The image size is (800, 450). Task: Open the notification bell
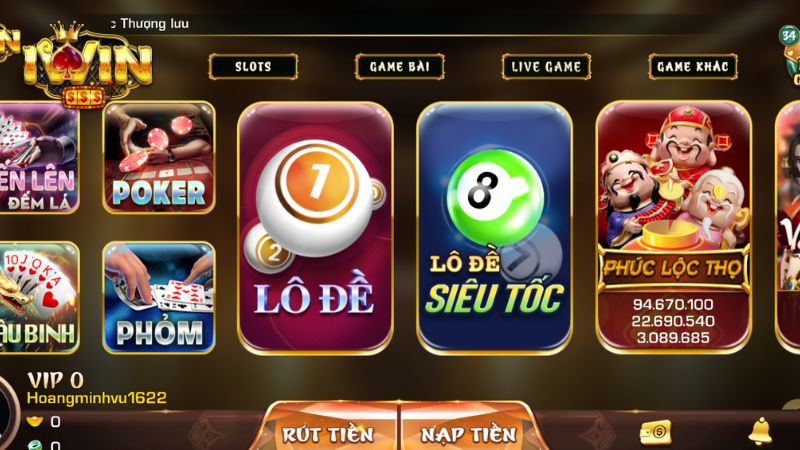point(760,431)
